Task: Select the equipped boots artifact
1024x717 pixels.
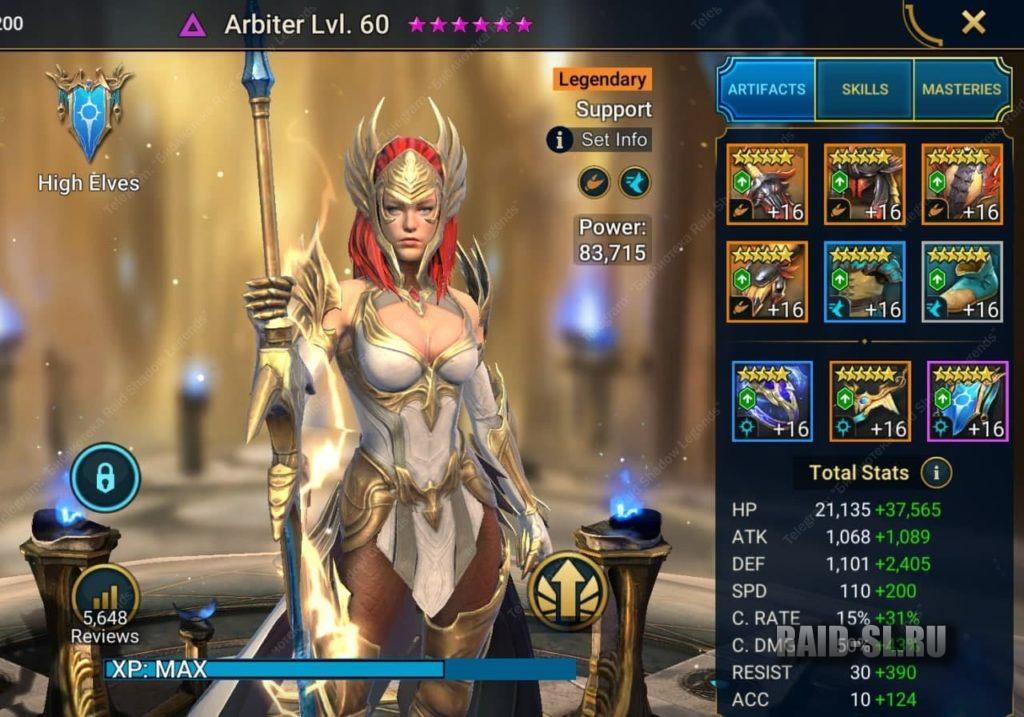Action: click(x=962, y=282)
